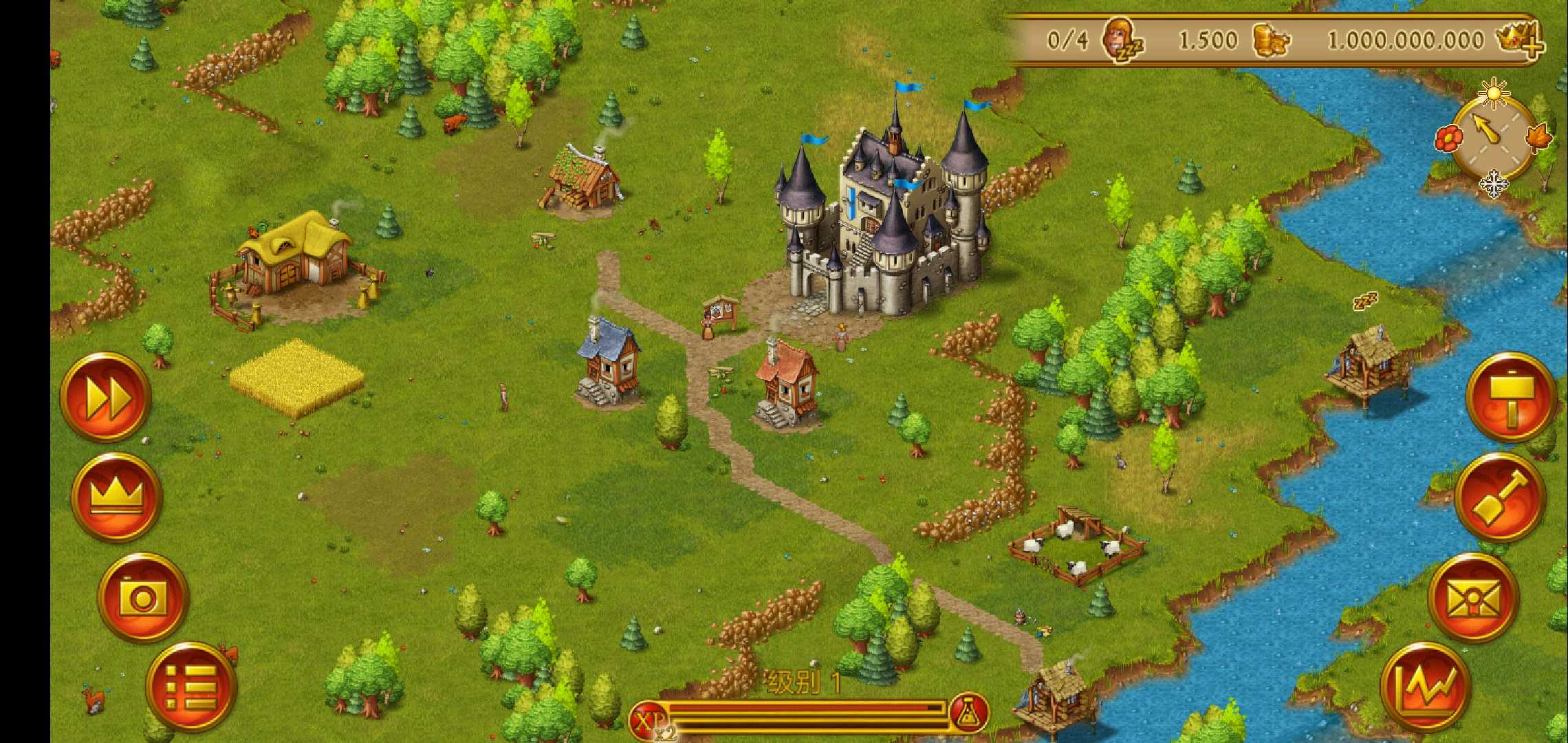Activate the fast-forward speed button
Screen dimensions: 1568x743
[106, 397]
